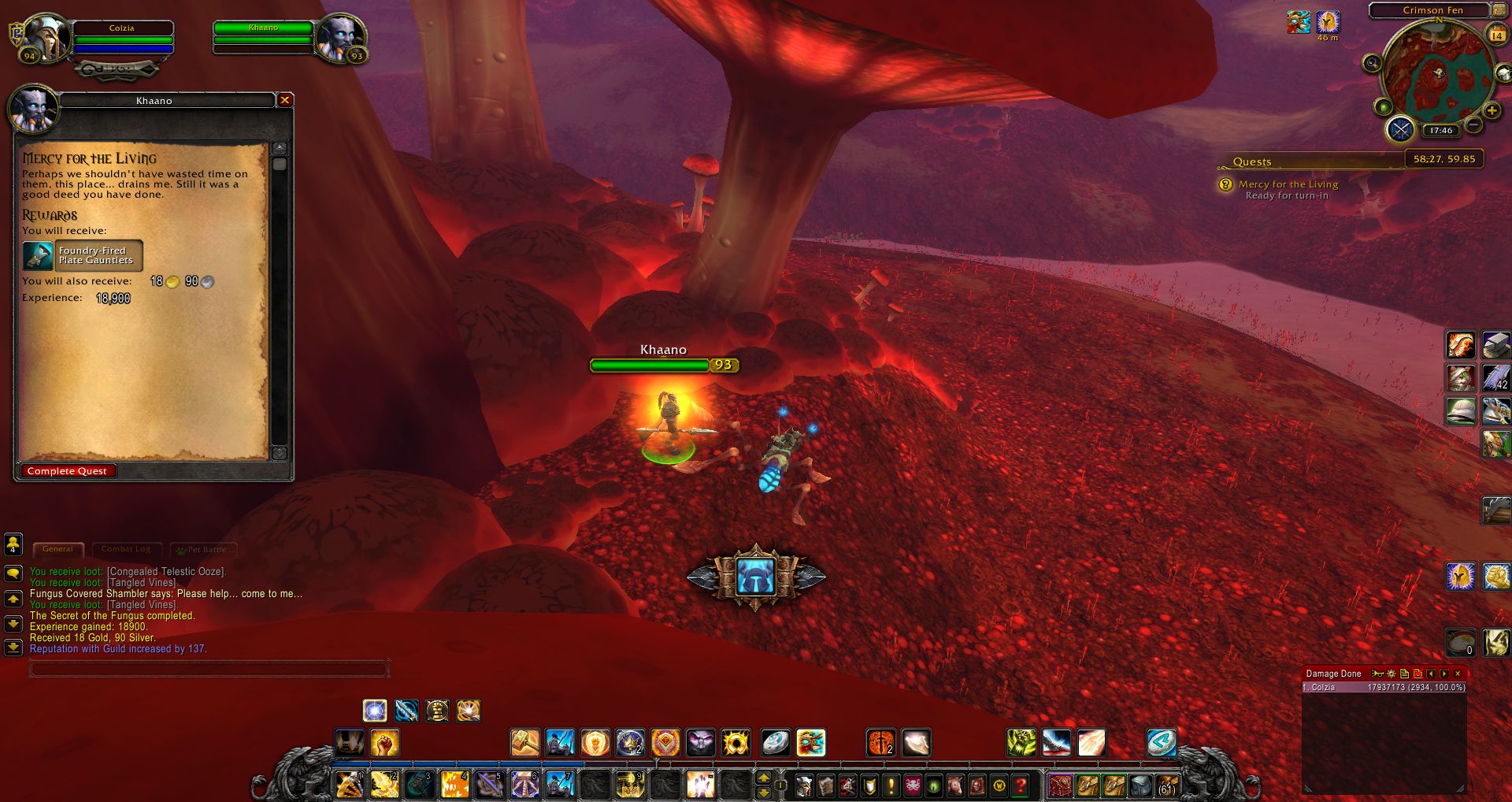Activate the golden fist ability icon
The image size is (1512, 802).
(385, 742)
